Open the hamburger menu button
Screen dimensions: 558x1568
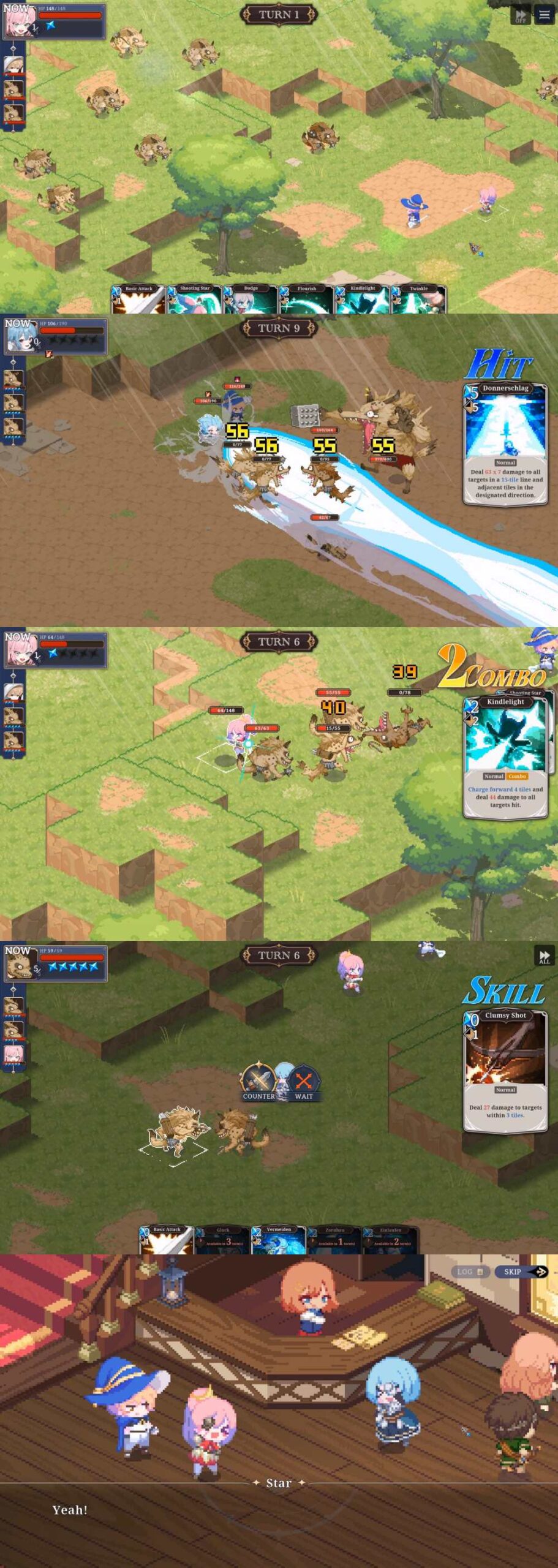click(x=545, y=15)
